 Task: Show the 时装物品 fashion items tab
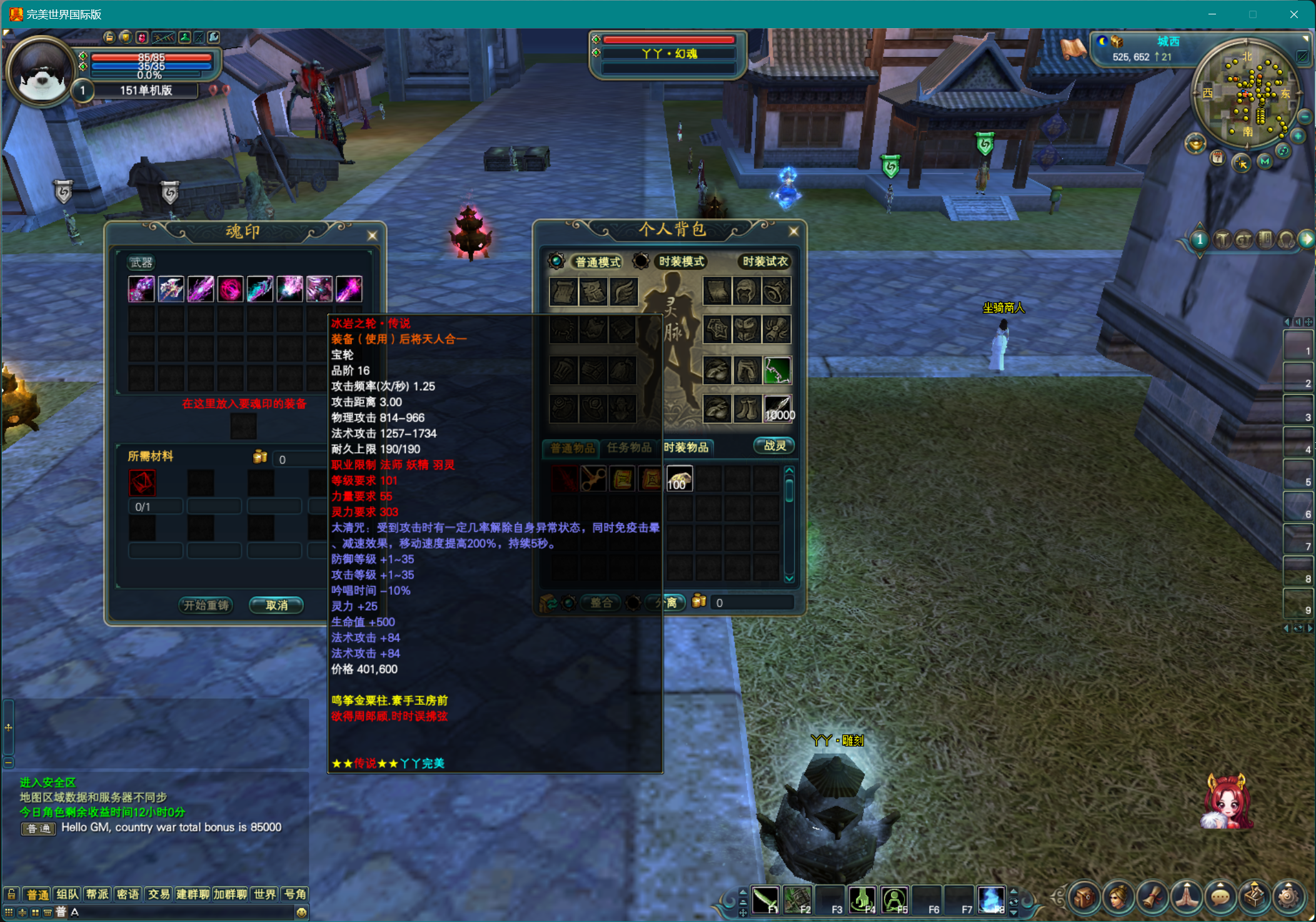686,447
